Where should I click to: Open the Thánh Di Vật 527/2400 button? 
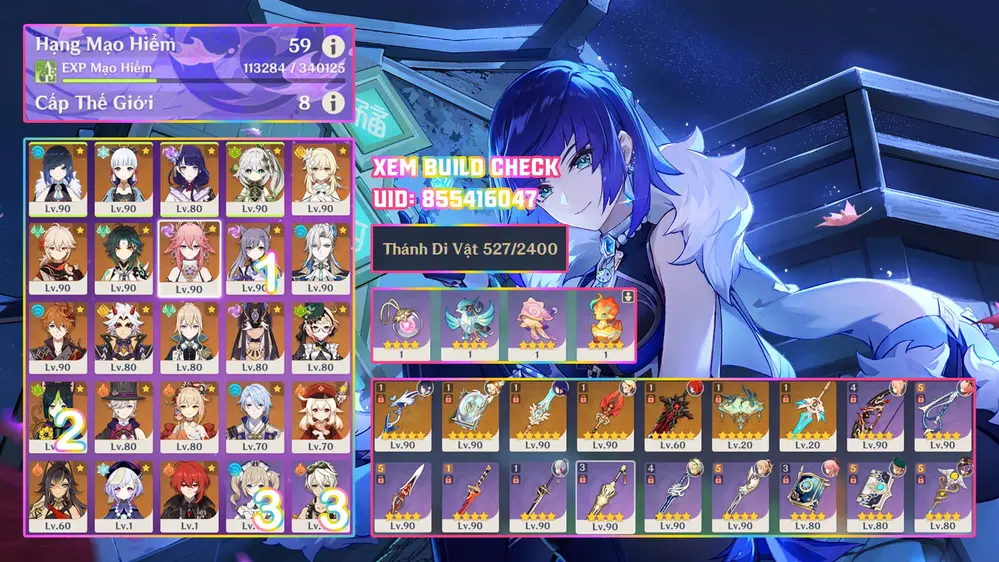pyautogui.click(x=469, y=249)
